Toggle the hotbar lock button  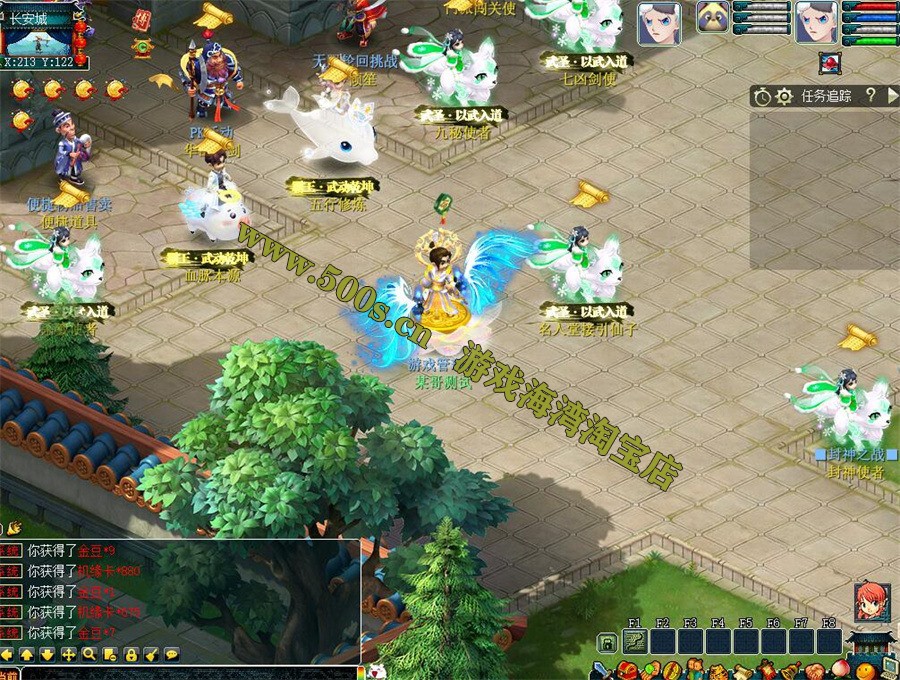(605, 642)
